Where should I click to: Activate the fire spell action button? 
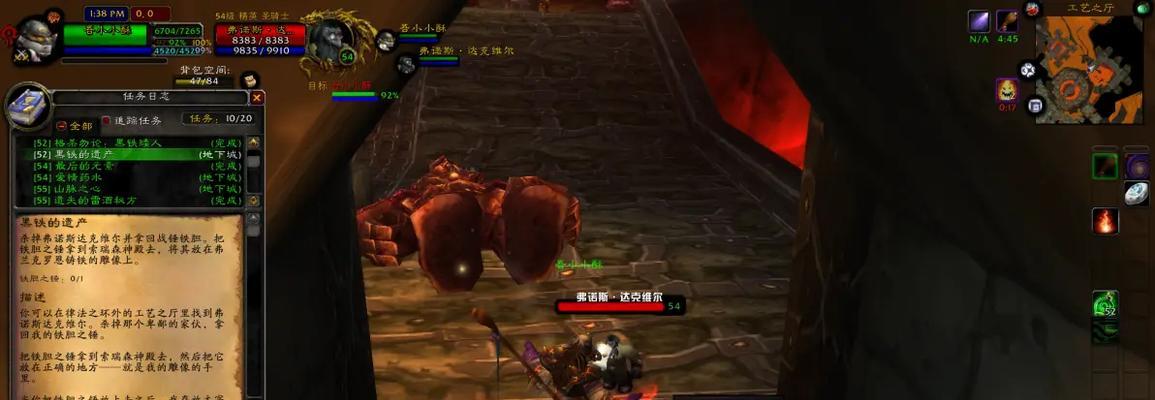tap(1105, 221)
